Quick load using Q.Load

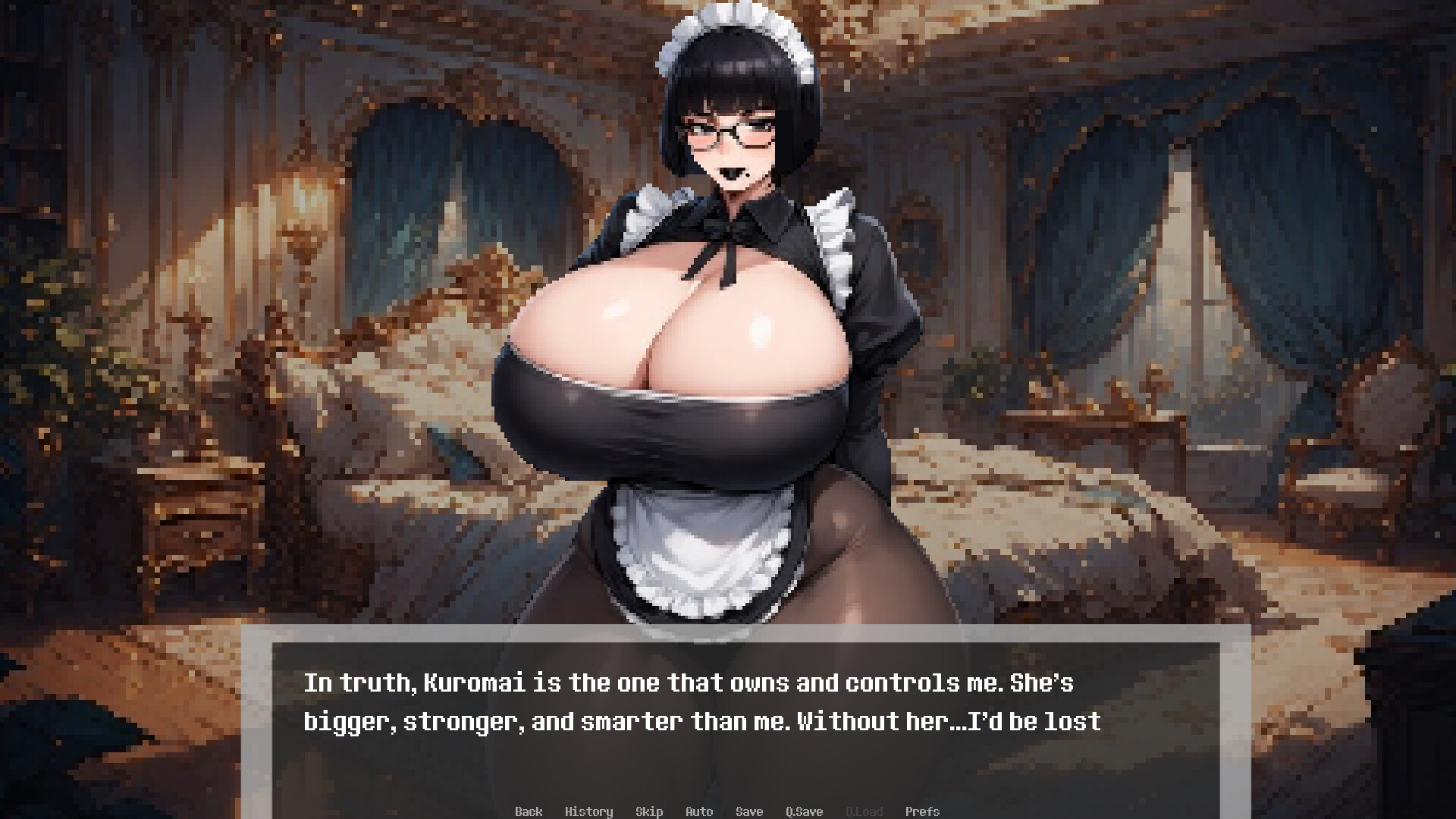(x=864, y=811)
